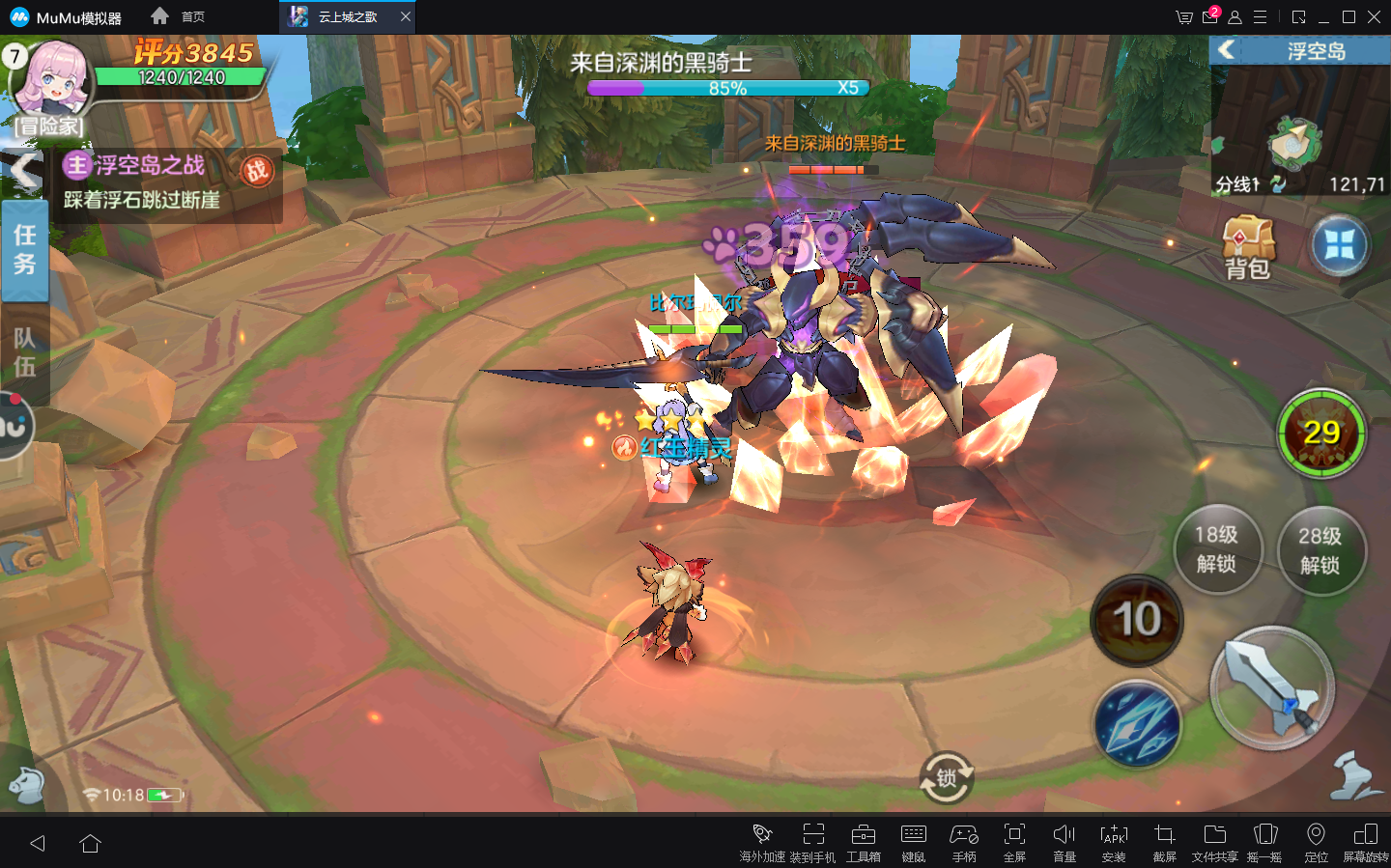Activate the blue ice shard skill
This screenshot has height=868, width=1391.
(x=1138, y=724)
